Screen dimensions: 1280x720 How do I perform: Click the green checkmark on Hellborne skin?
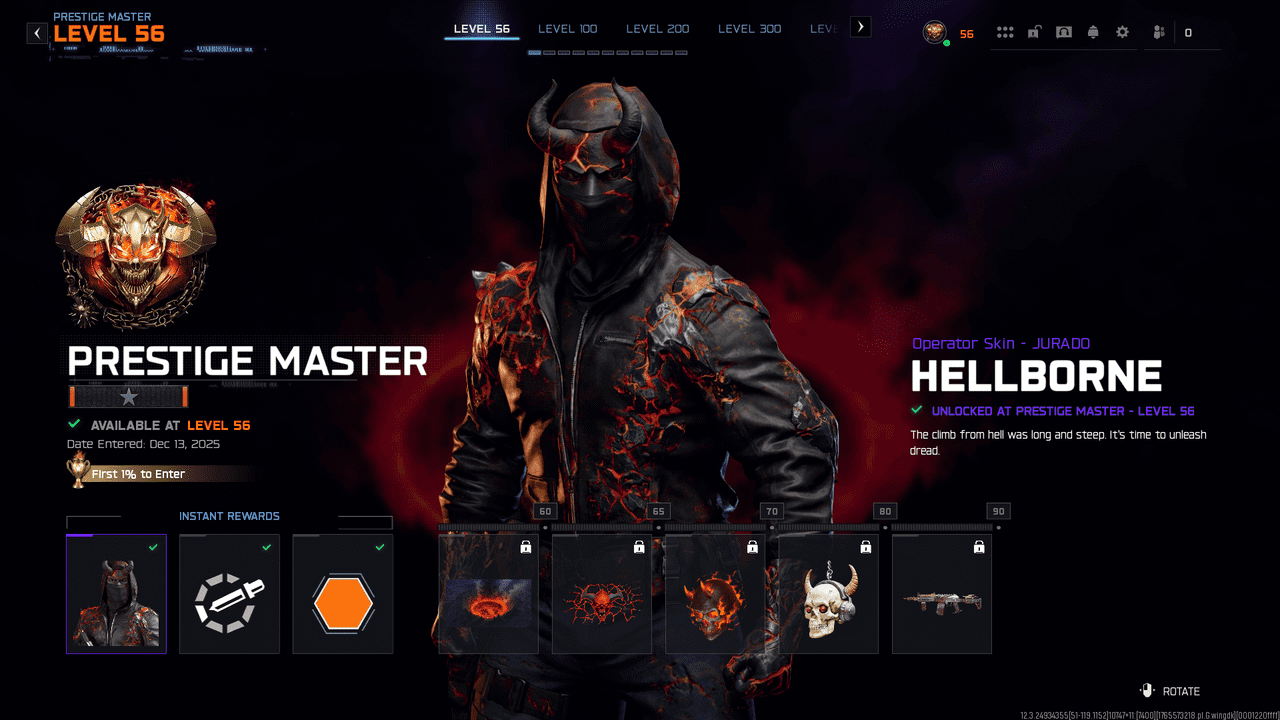918,410
